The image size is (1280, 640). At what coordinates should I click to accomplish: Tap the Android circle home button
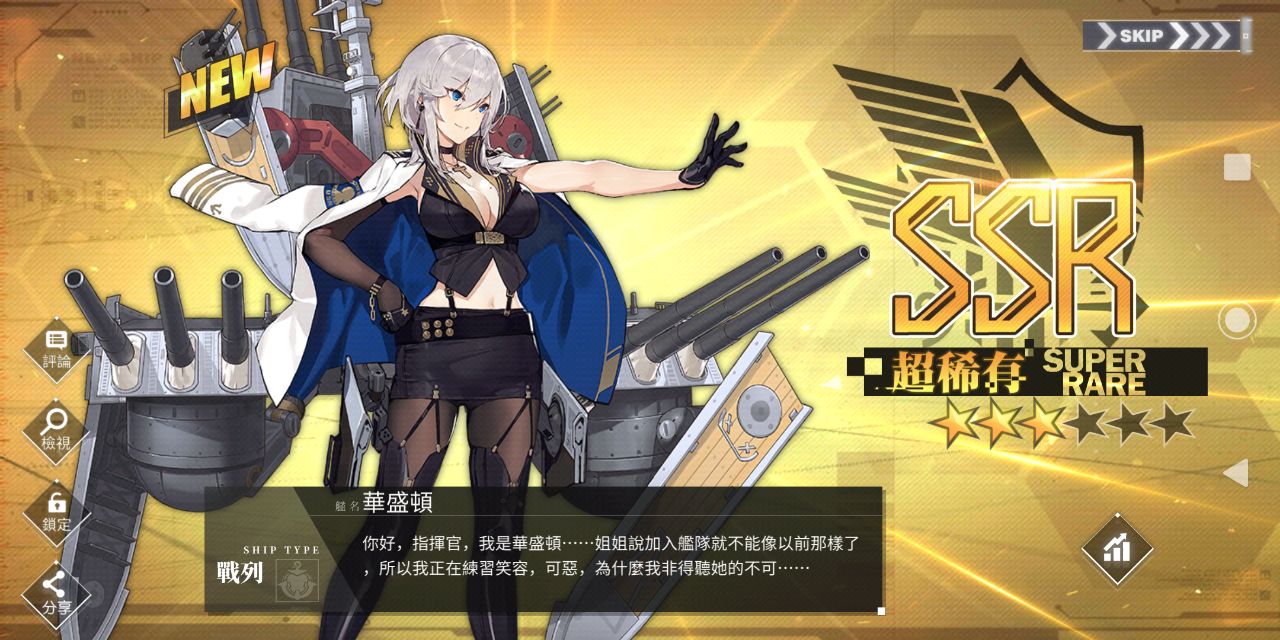[1237, 320]
